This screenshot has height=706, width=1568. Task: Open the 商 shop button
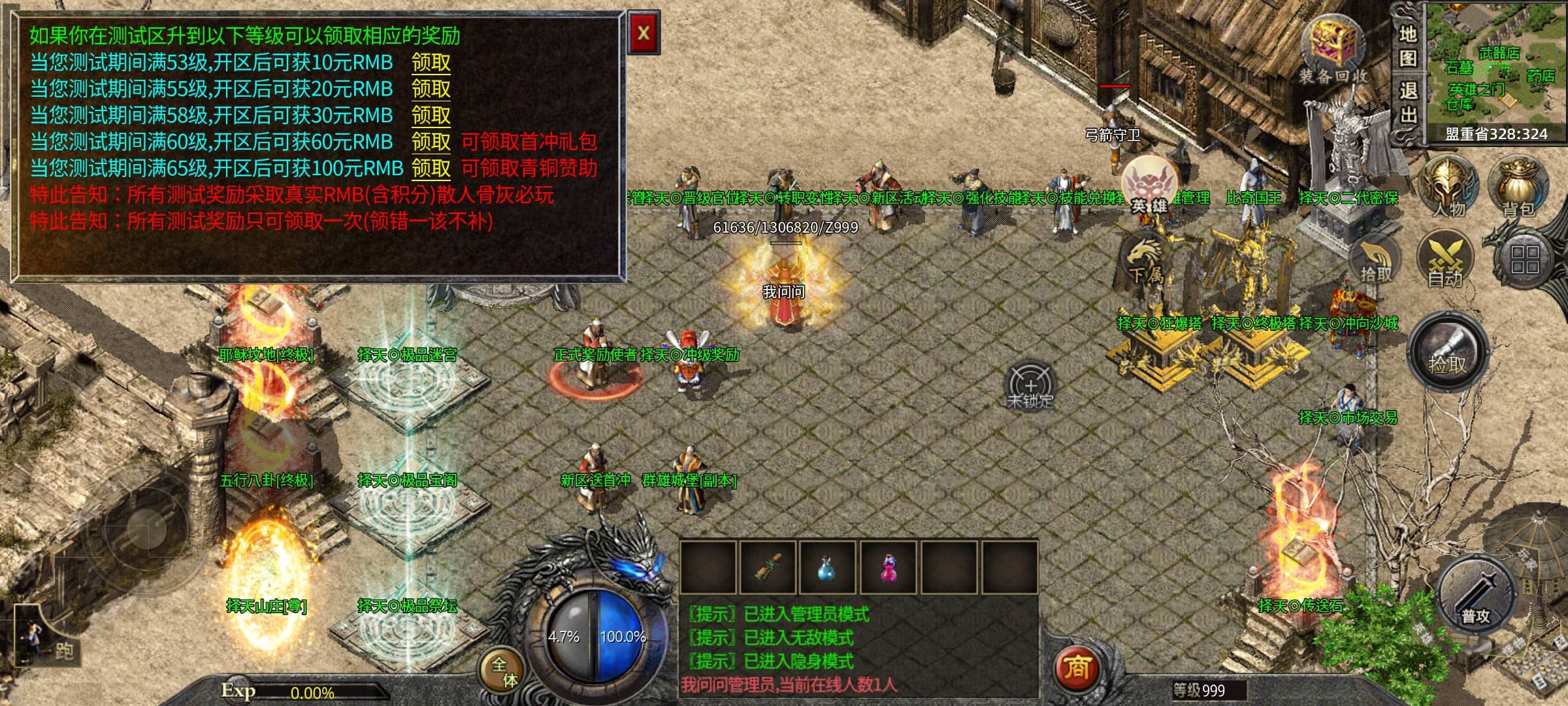click(x=1076, y=668)
